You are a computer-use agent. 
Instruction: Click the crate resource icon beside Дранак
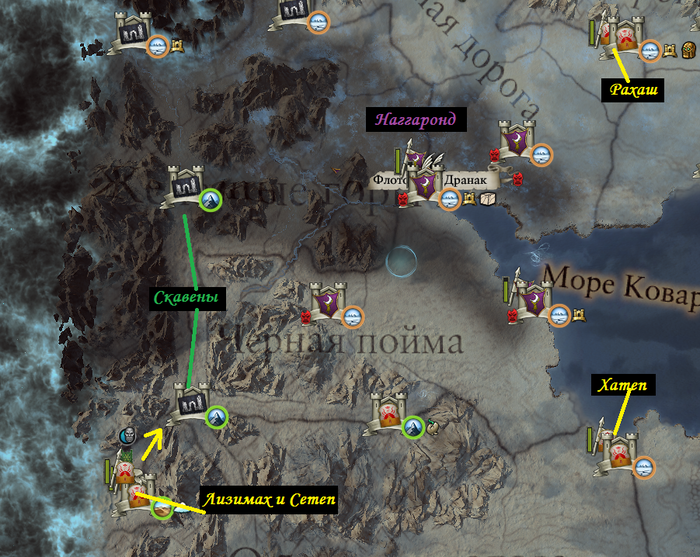point(487,200)
